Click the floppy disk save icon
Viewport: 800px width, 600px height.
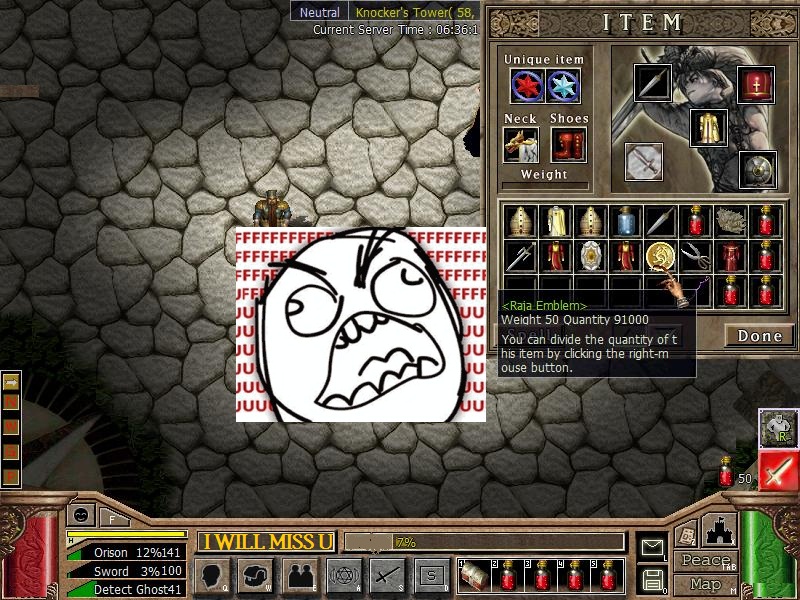click(x=652, y=578)
